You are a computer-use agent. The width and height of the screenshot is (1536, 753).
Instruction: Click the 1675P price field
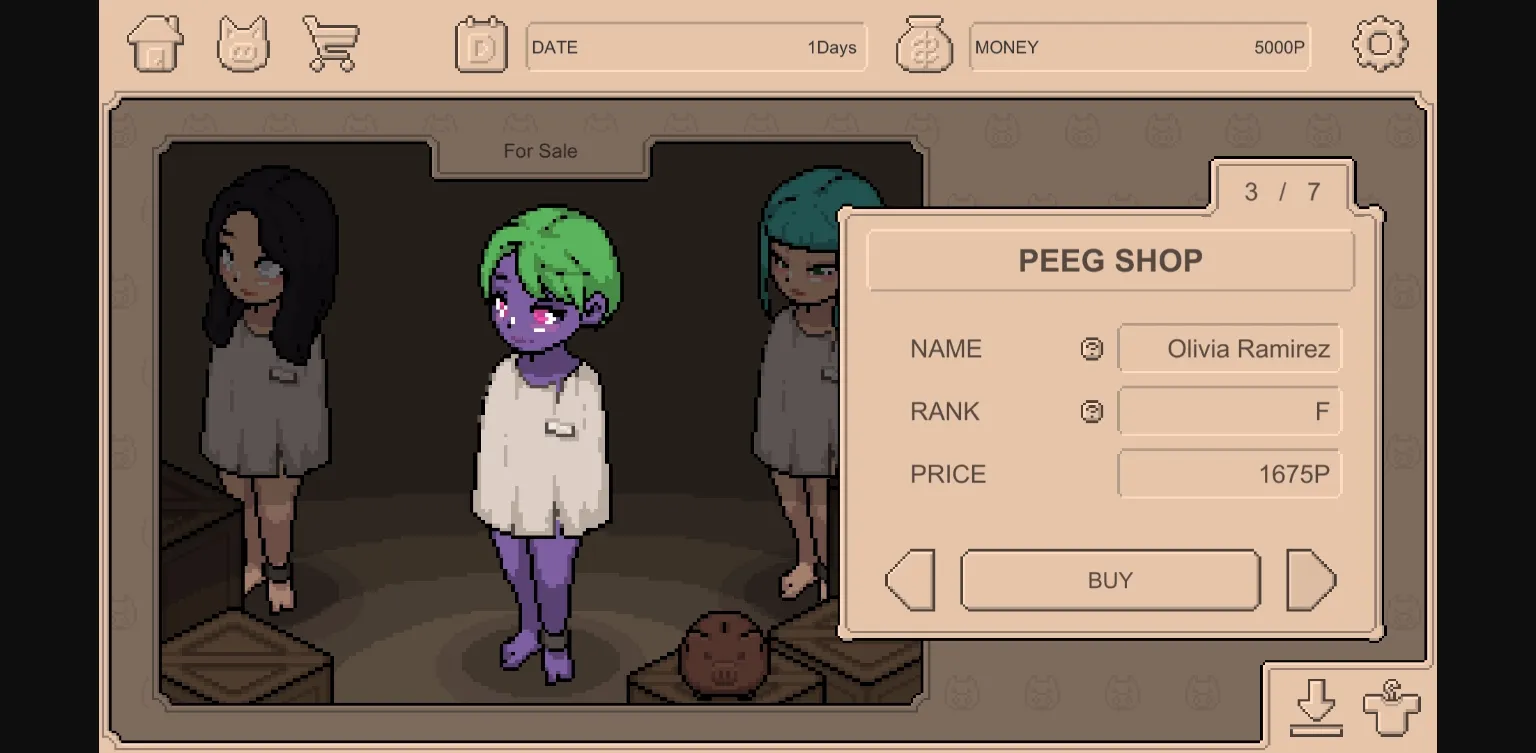[x=1229, y=473]
